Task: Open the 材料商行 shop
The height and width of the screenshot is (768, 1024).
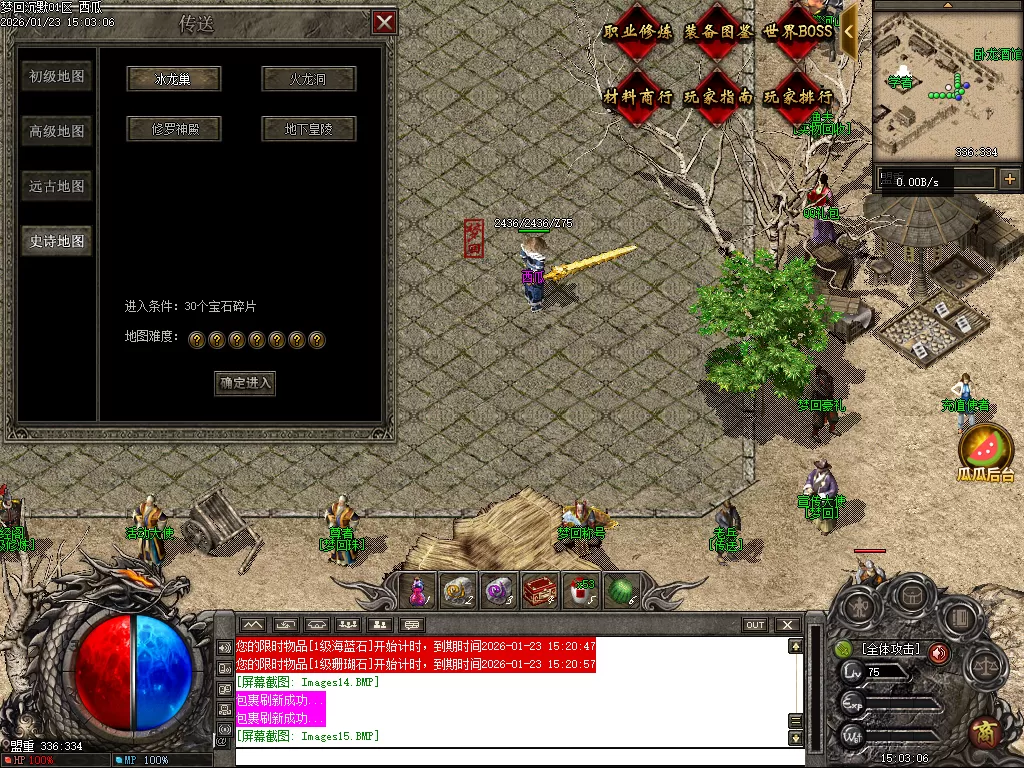Action: tap(638, 97)
